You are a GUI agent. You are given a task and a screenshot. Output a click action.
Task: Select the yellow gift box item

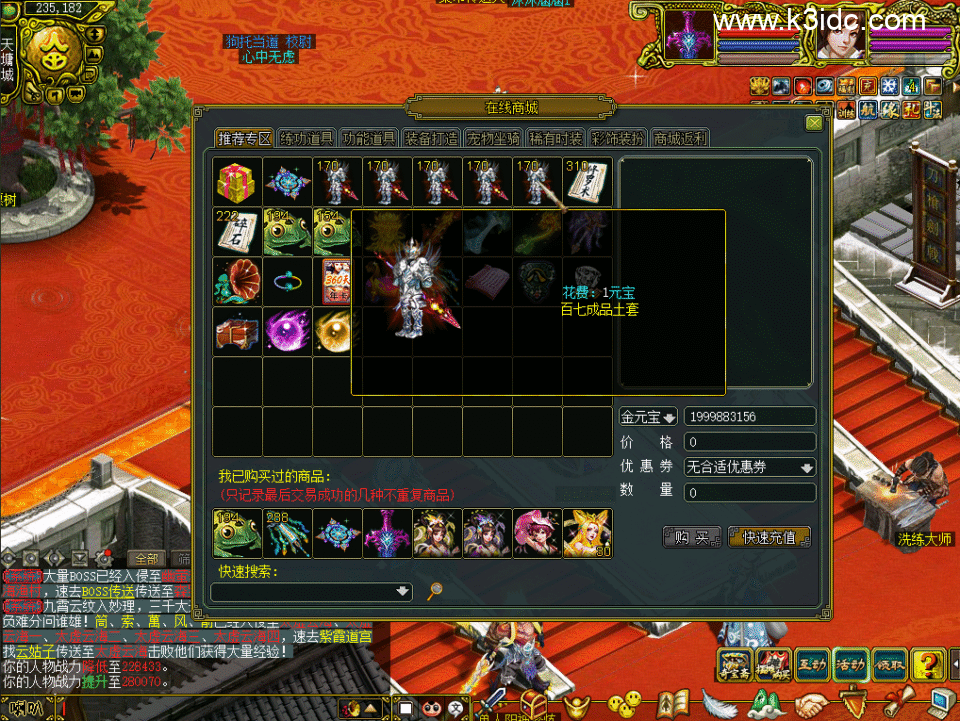click(x=237, y=181)
